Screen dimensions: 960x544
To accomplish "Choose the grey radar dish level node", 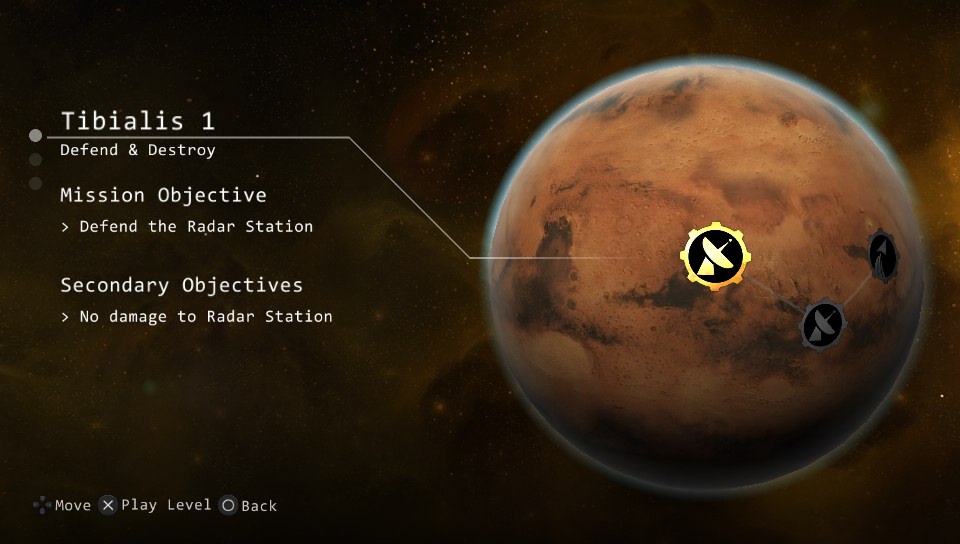I will [x=823, y=323].
